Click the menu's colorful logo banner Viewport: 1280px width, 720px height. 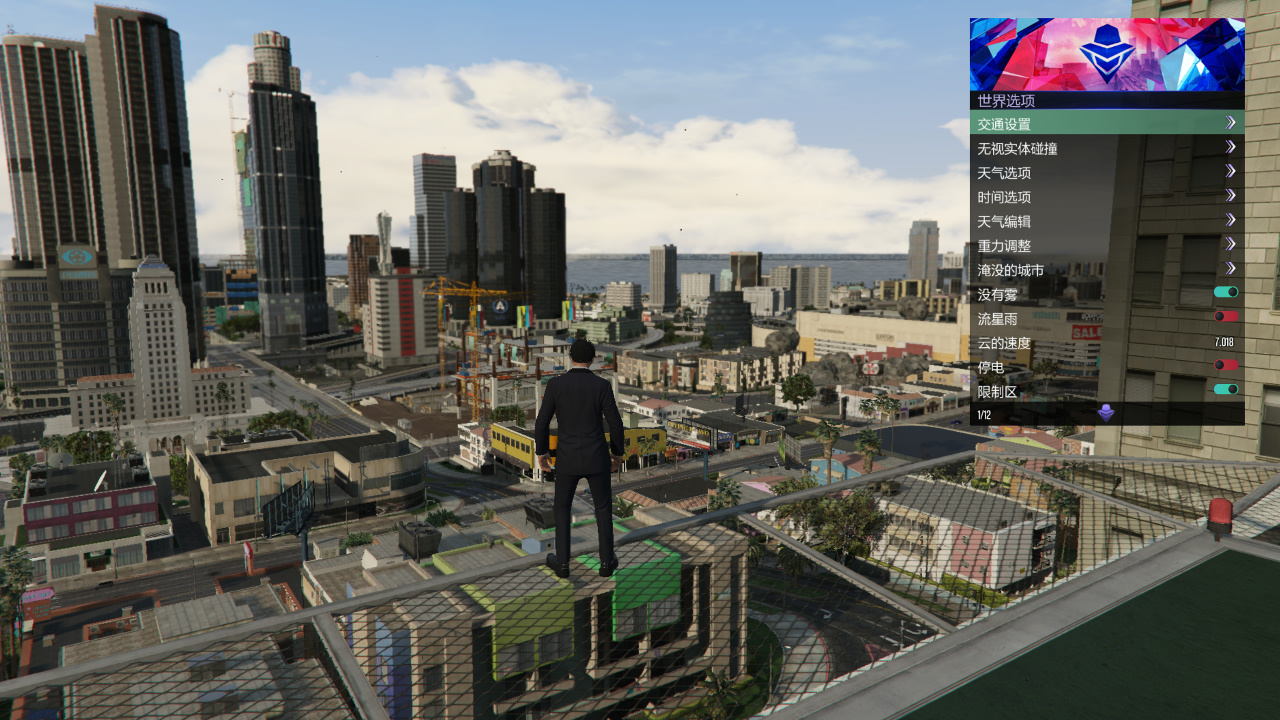(x=1106, y=54)
